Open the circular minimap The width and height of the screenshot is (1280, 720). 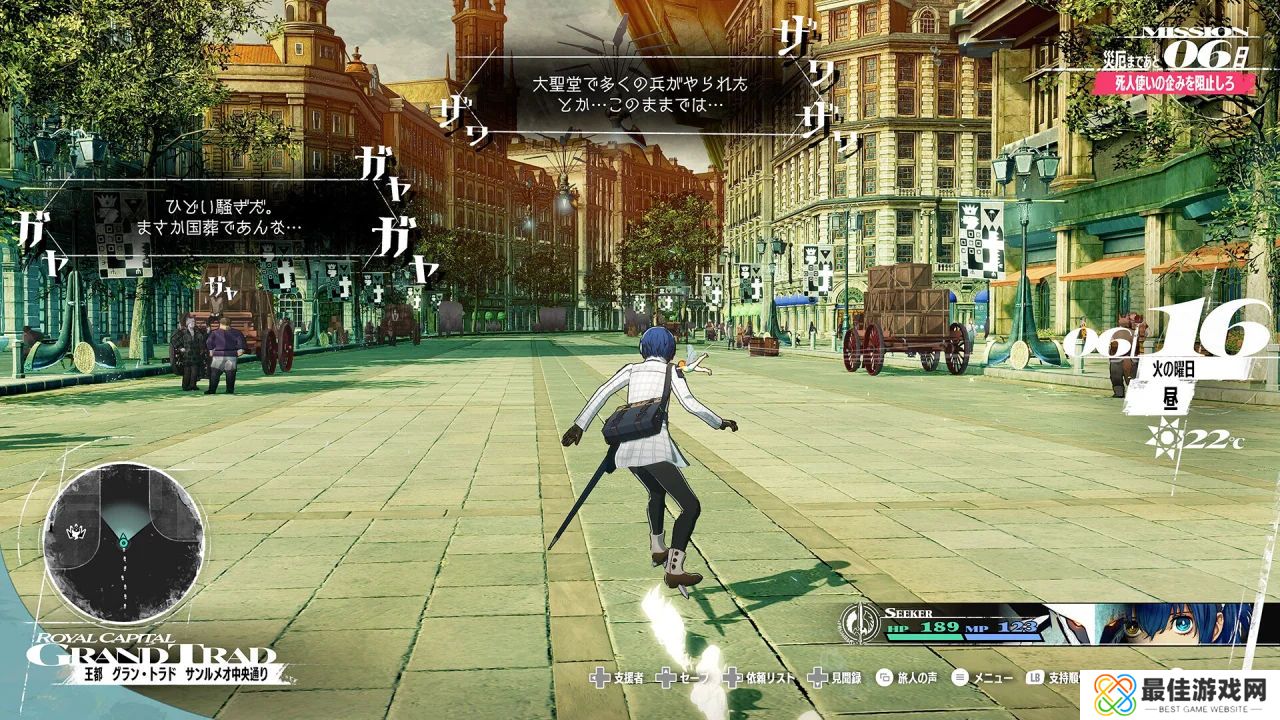point(124,542)
